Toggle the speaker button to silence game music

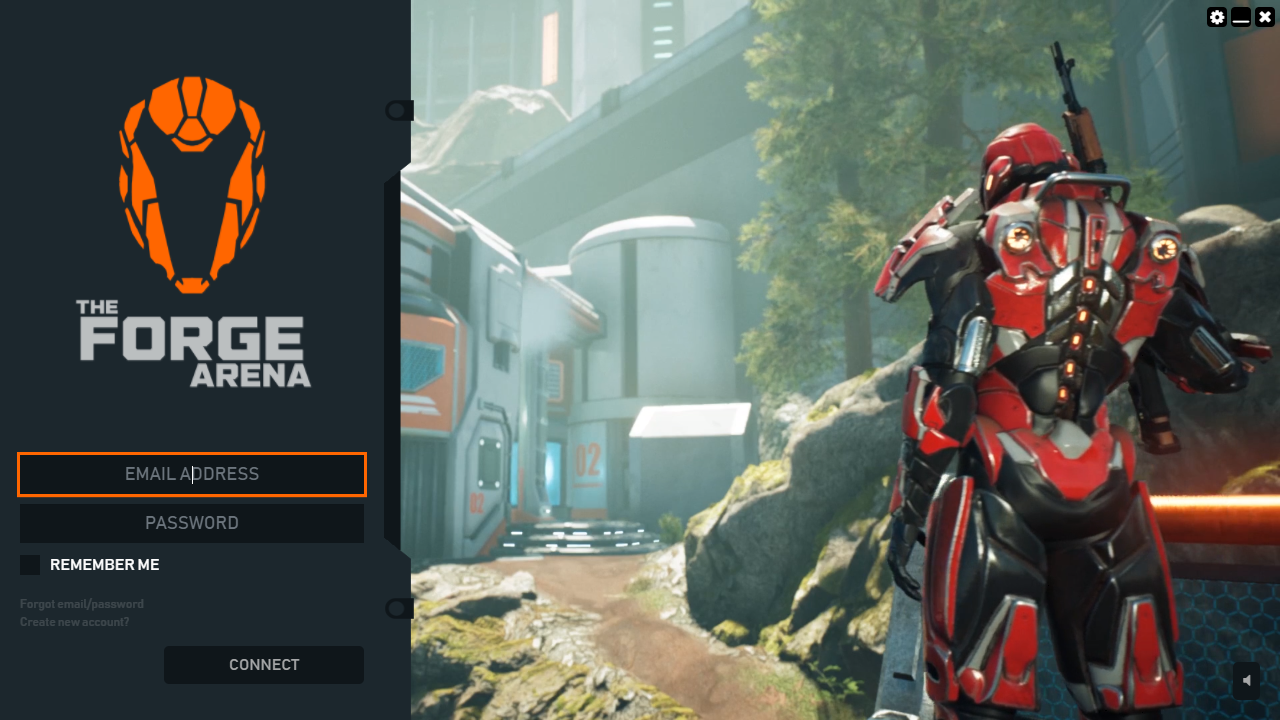(1244, 680)
